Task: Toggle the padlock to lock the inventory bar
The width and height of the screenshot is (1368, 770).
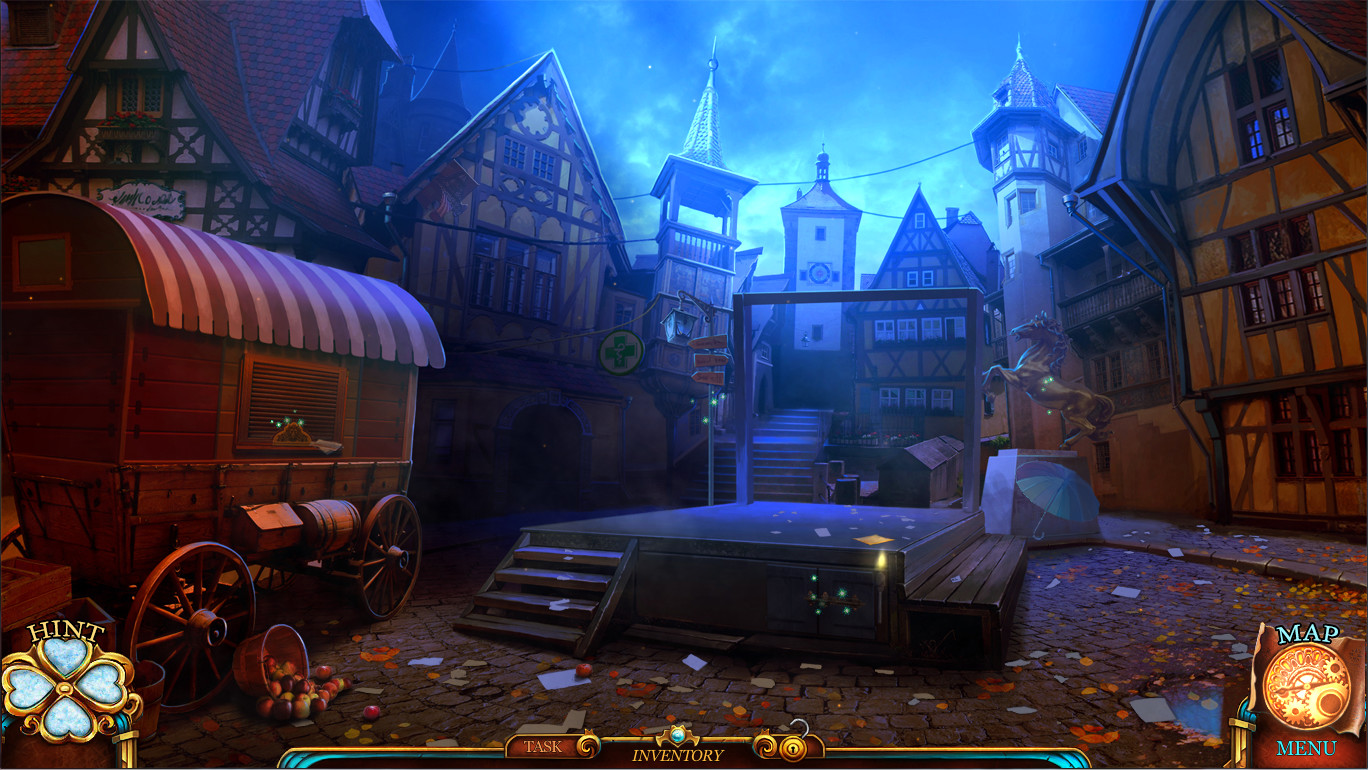Action: click(x=791, y=747)
